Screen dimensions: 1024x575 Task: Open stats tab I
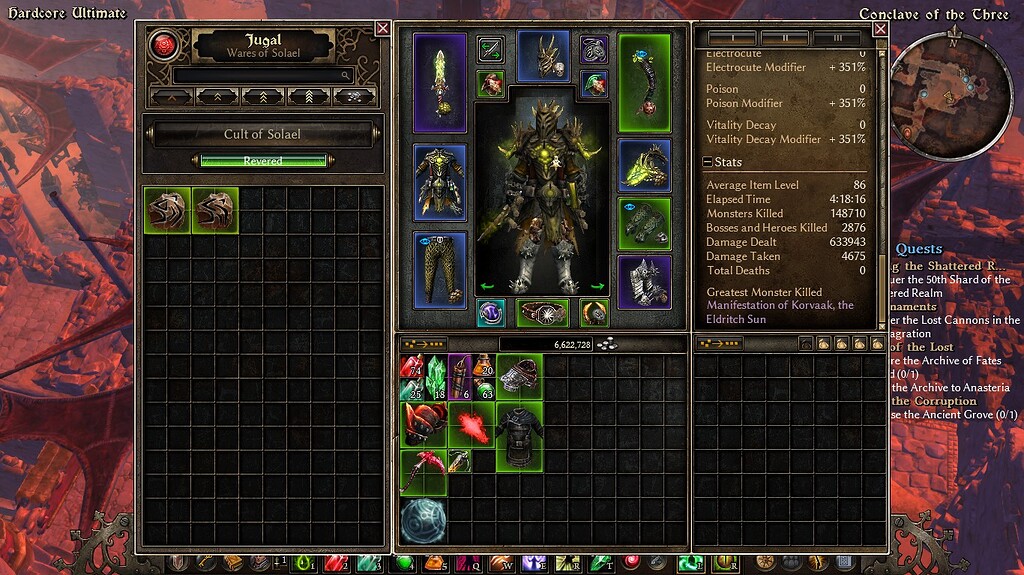[732, 38]
